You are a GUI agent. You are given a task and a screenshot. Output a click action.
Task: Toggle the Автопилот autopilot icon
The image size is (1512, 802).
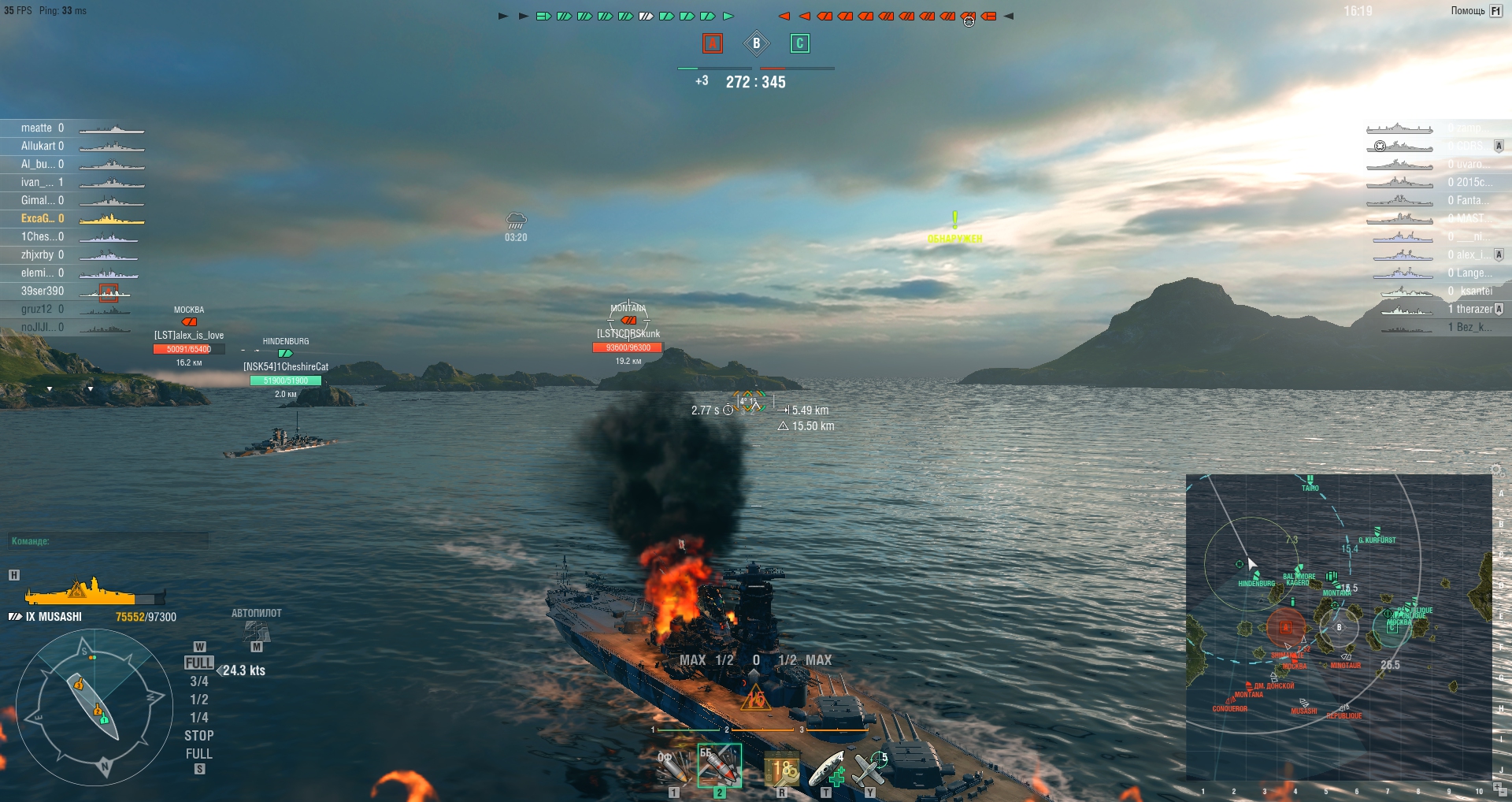256,632
